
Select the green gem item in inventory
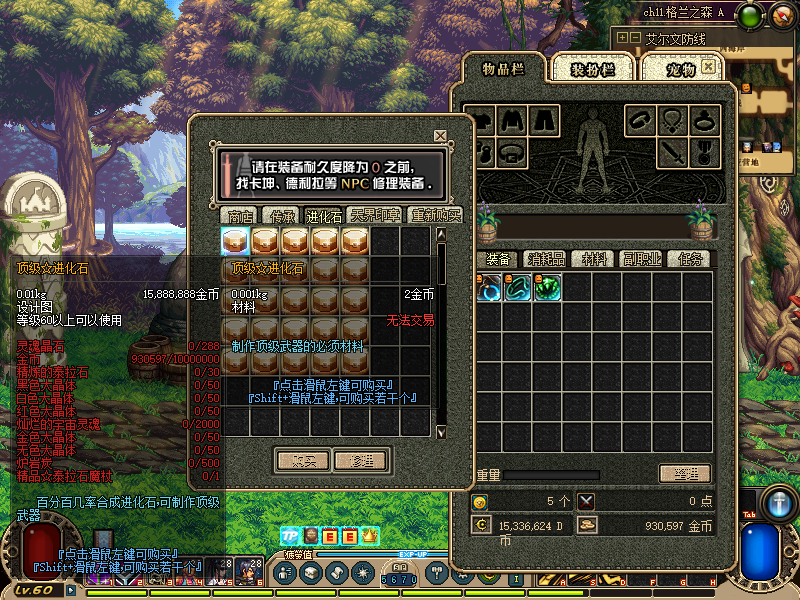[546, 288]
